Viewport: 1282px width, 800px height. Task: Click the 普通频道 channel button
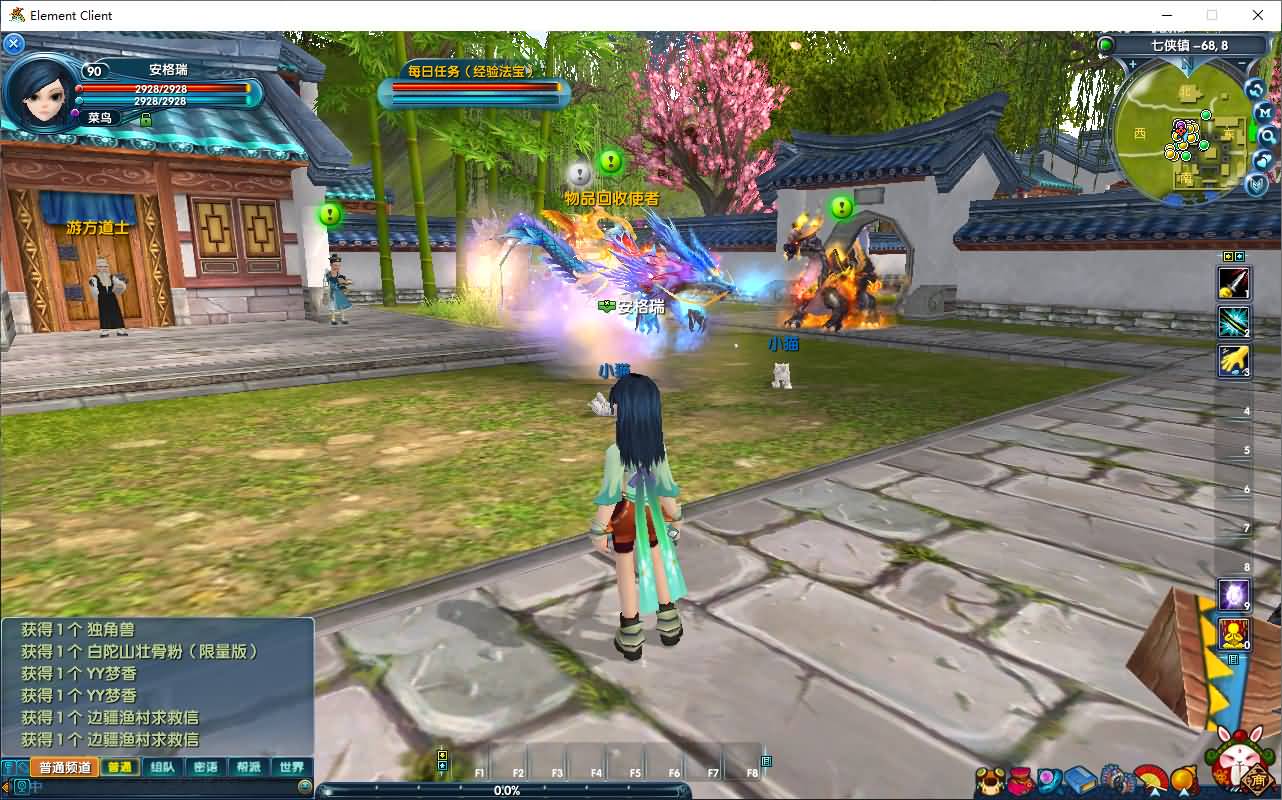click(64, 768)
